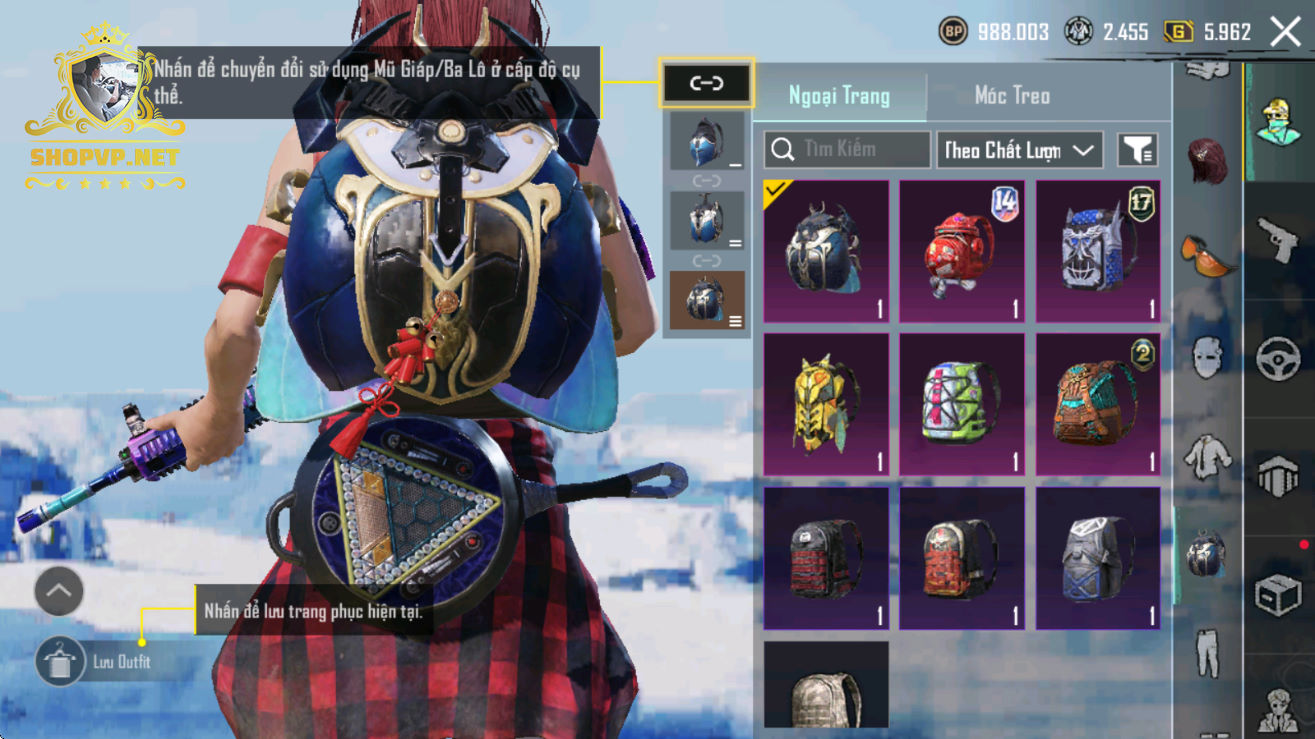The image size is (1315, 739).
Task: Open the red hair headwear category
Action: tap(1208, 160)
